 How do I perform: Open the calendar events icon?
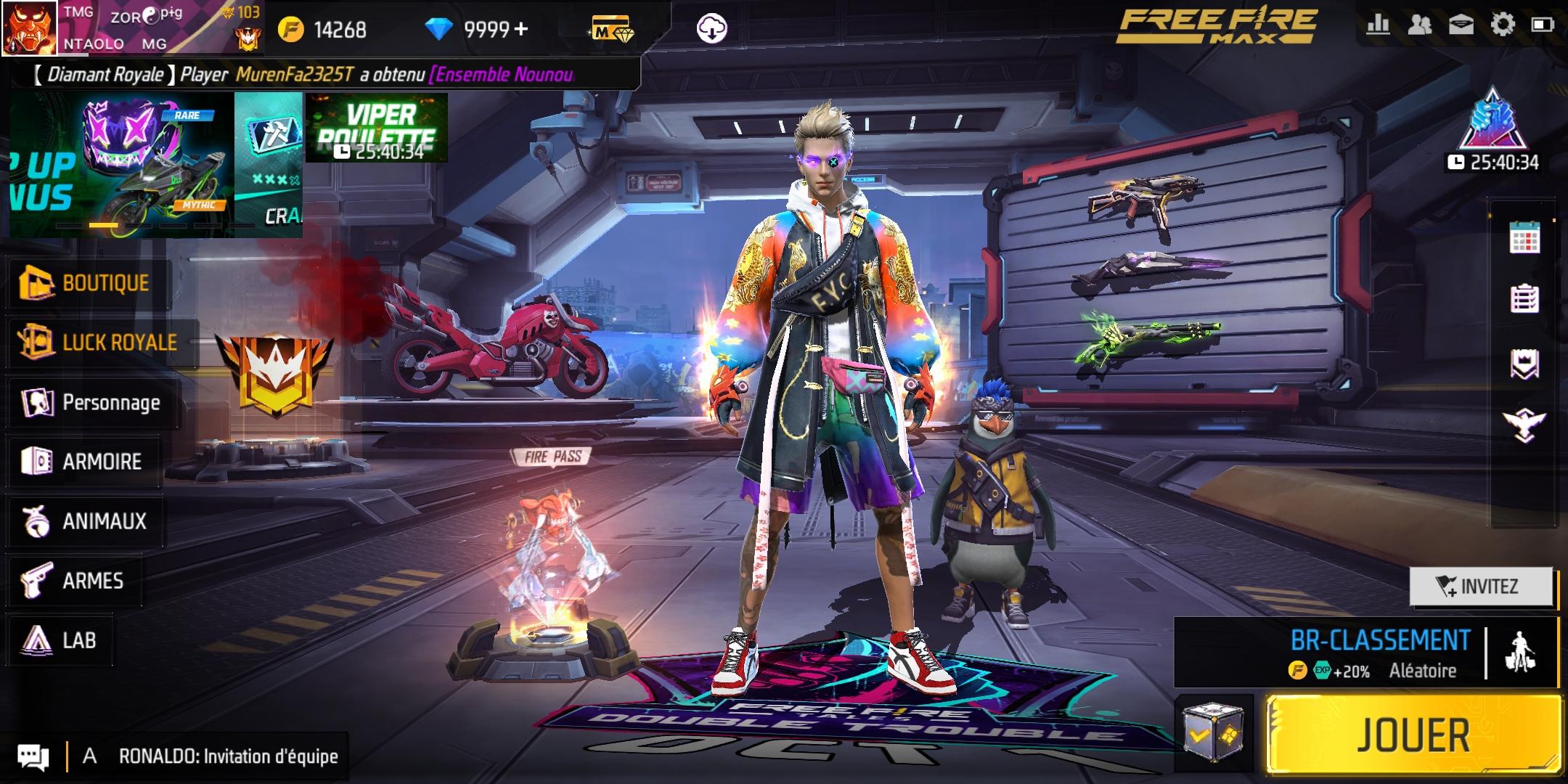1524,237
